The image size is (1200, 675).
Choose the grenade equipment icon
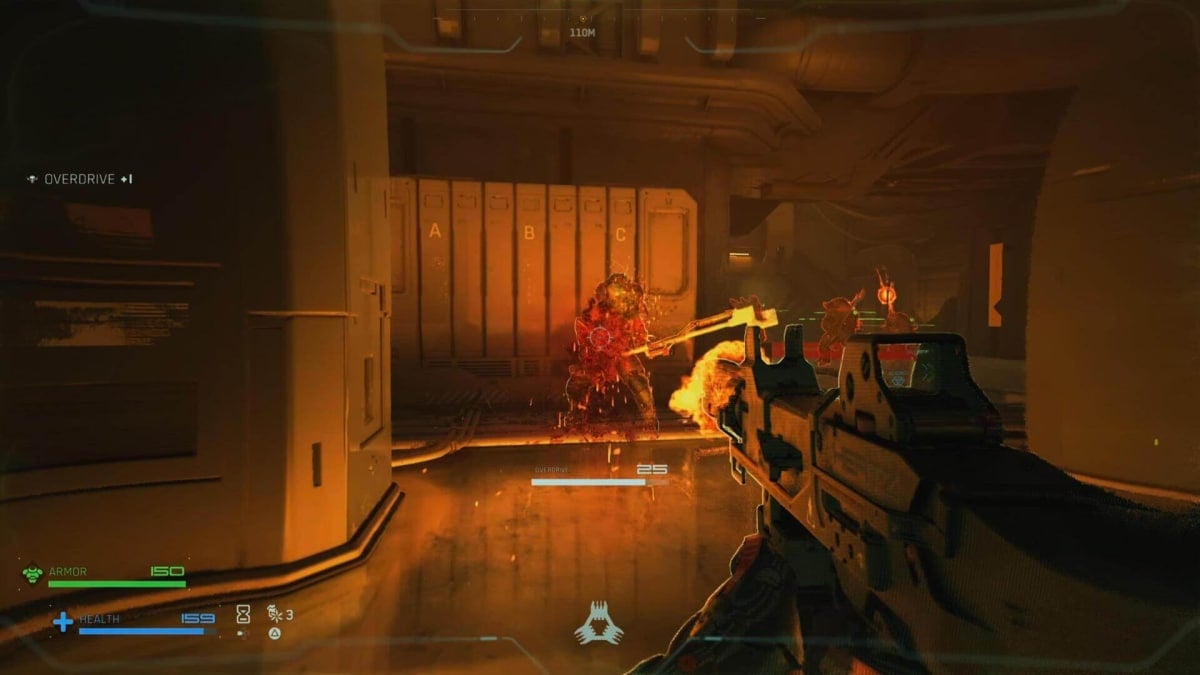(273, 614)
